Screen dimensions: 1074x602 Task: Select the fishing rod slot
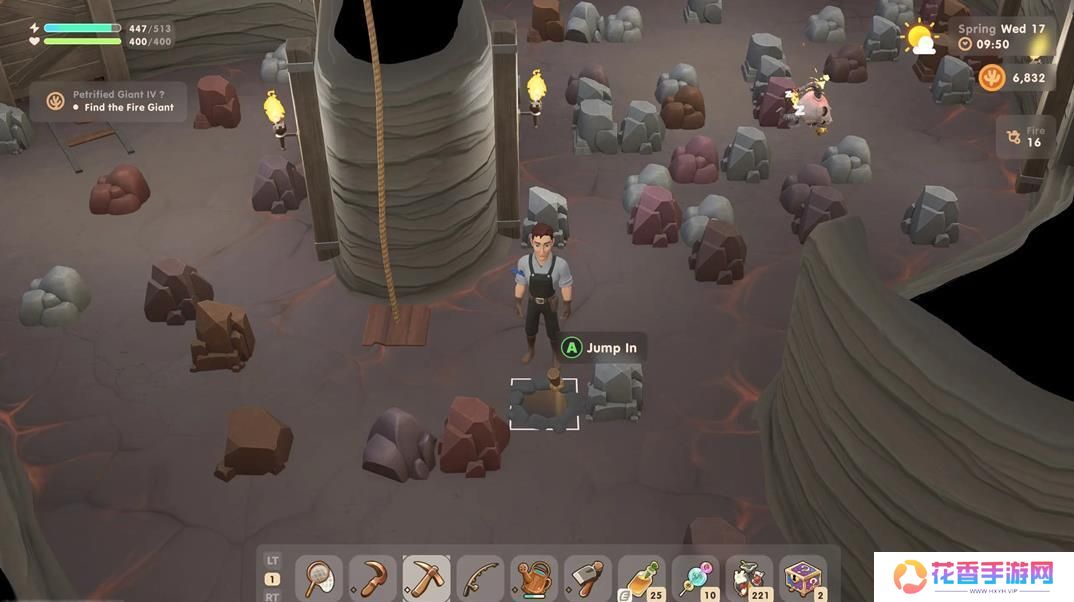pyautogui.click(x=481, y=578)
